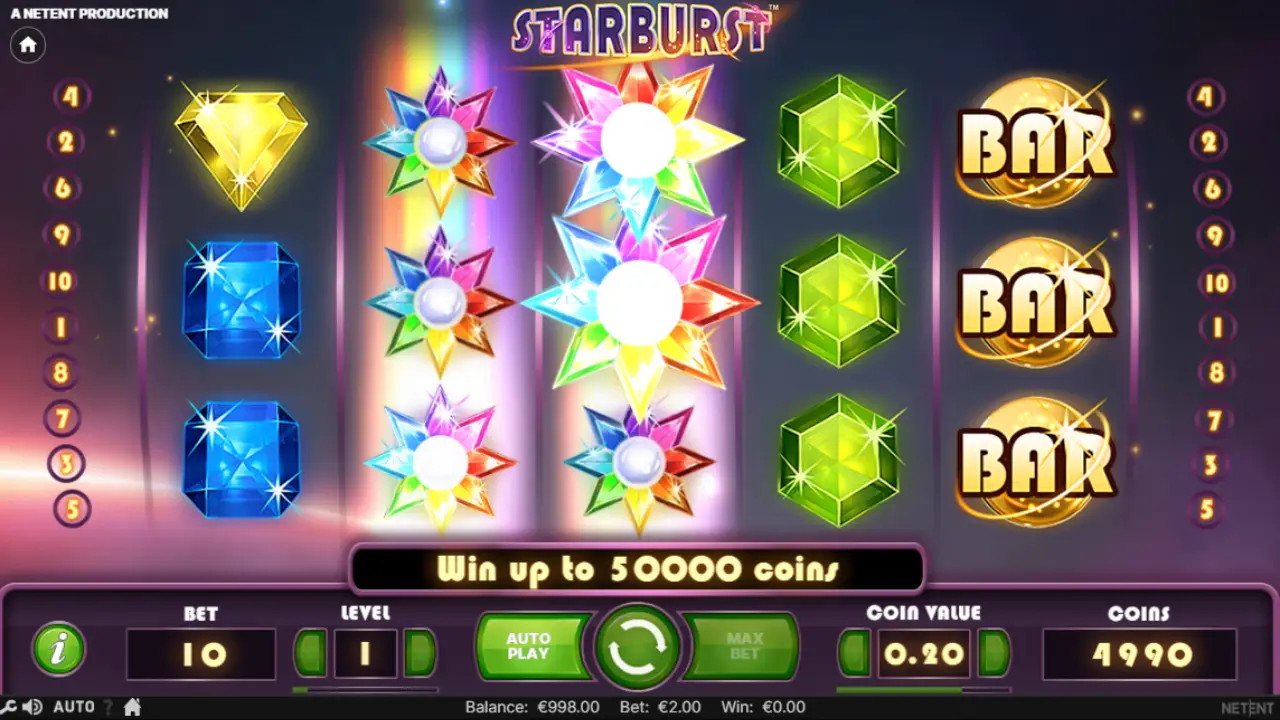The width and height of the screenshot is (1280, 720).
Task: Click the top-left home button
Action: coord(27,45)
